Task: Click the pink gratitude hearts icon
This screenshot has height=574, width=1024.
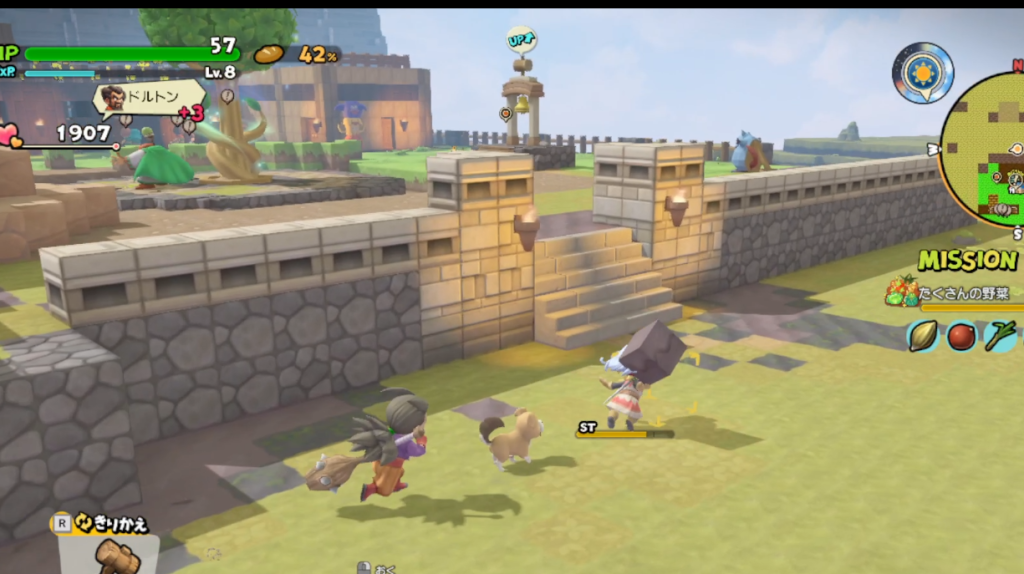Action: (10, 135)
